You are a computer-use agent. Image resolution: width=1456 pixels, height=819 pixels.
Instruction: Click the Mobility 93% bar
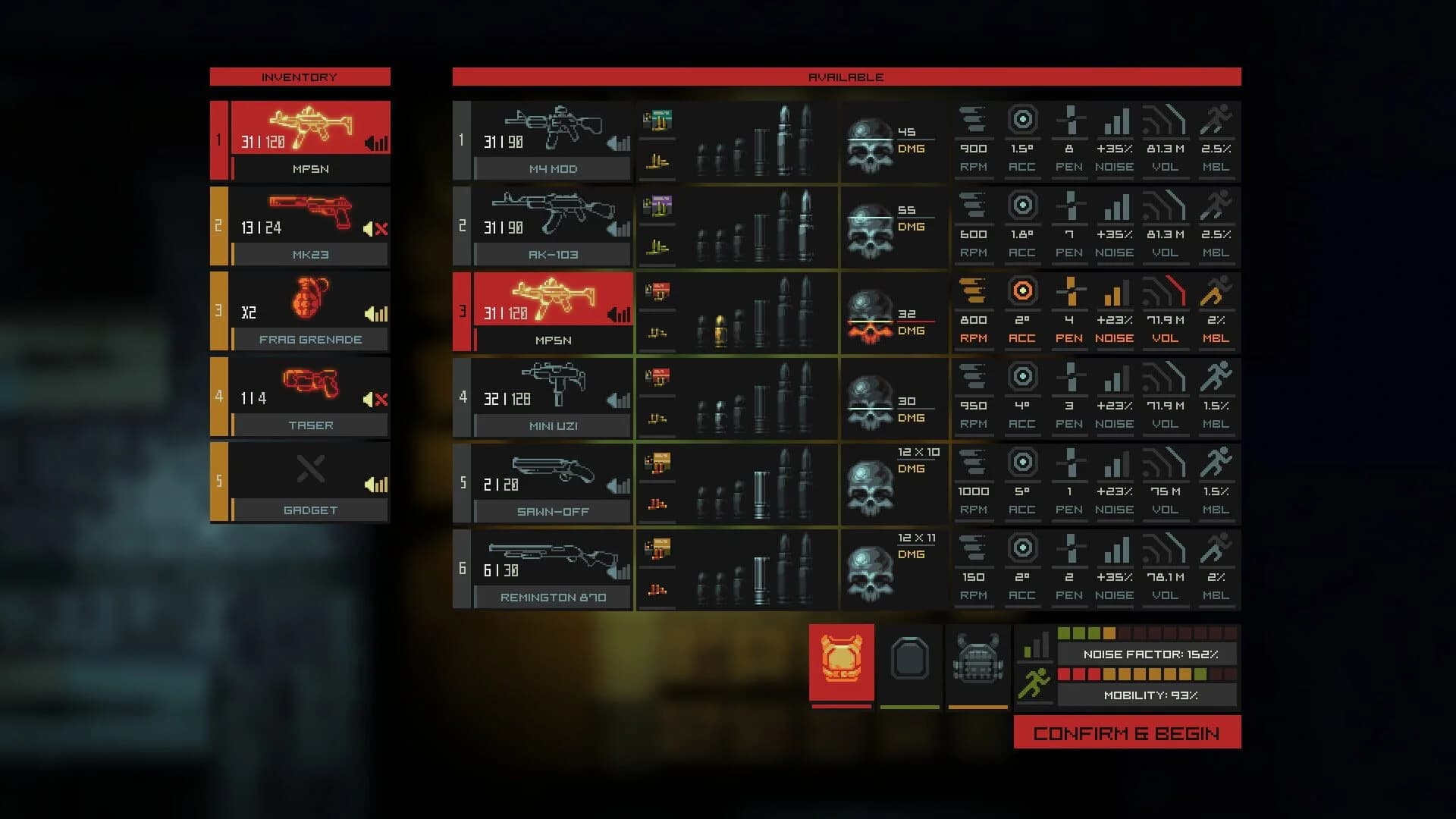click(x=1148, y=693)
